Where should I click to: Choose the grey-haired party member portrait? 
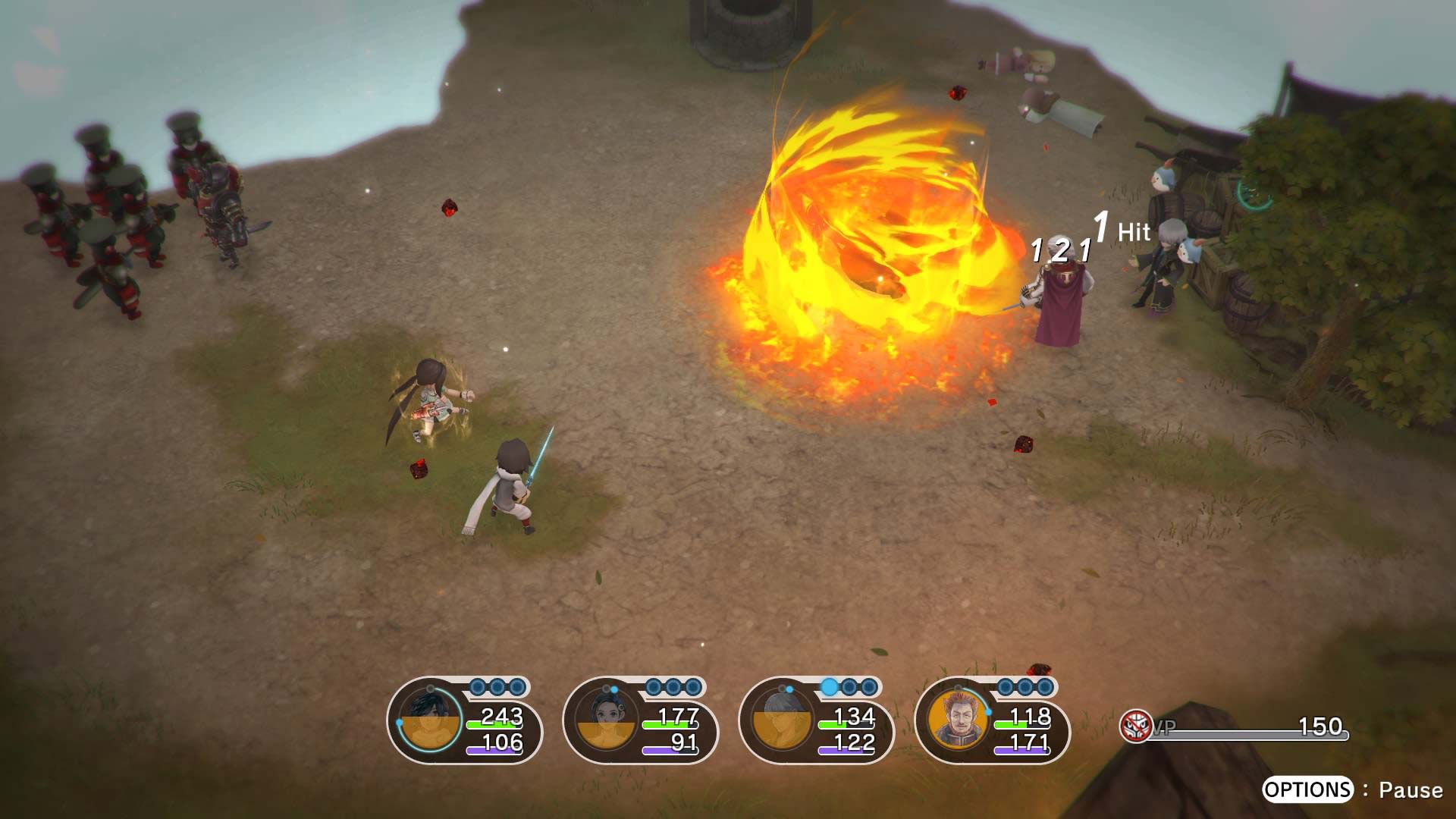click(782, 720)
